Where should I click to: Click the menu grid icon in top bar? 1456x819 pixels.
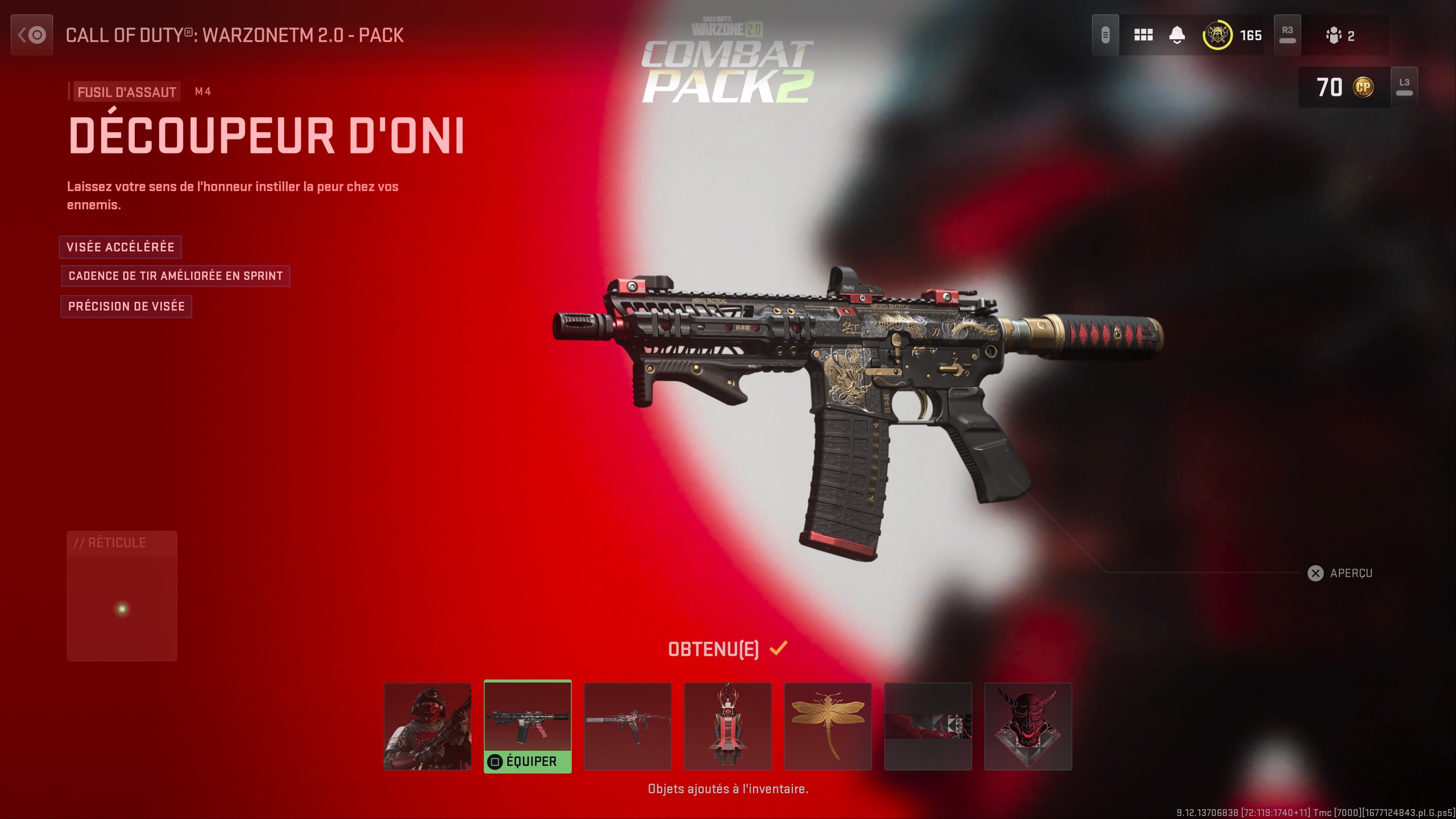(x=1144, y=35)
